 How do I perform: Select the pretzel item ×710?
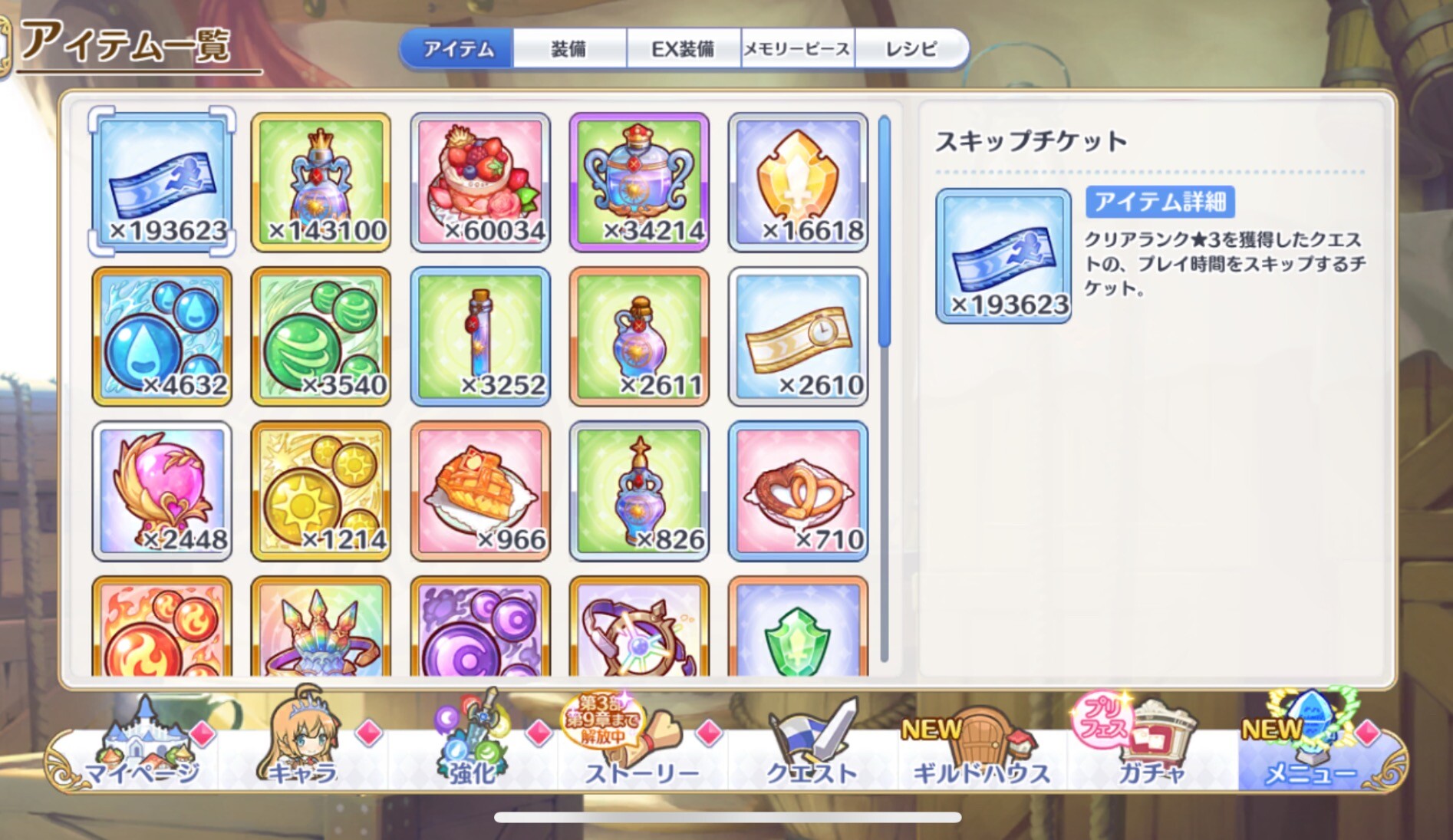click(798, 491)
